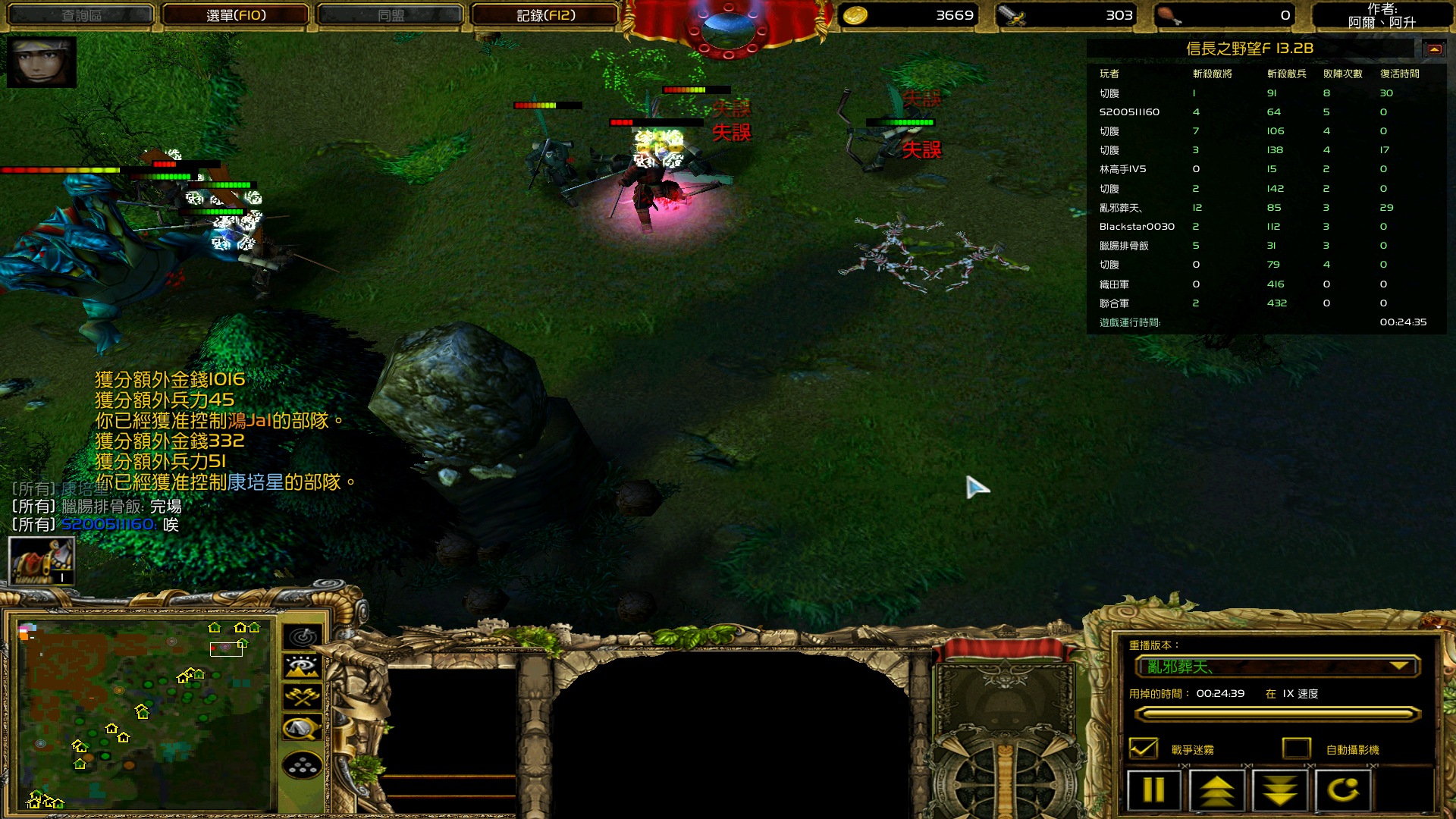Open the replay player dropdown showing 亂邪葬天

[1277, 667]
